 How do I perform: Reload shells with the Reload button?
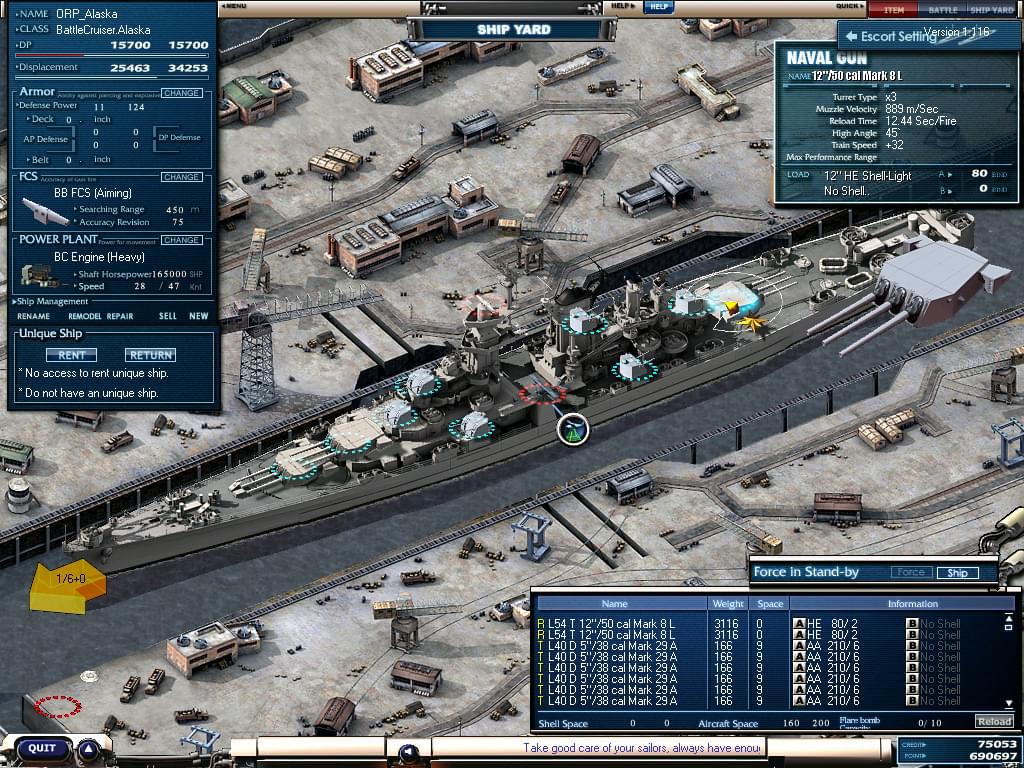click(994, 721)
